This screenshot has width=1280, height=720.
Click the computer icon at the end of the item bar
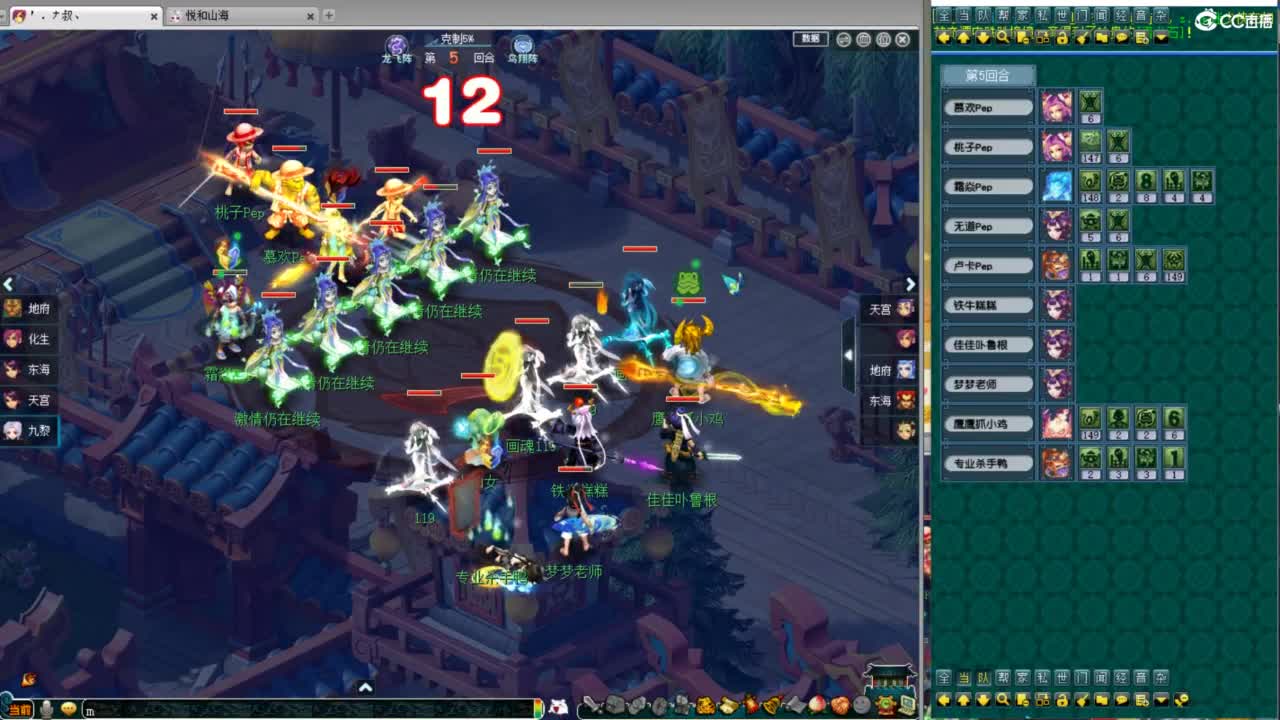tap(908, 704)
